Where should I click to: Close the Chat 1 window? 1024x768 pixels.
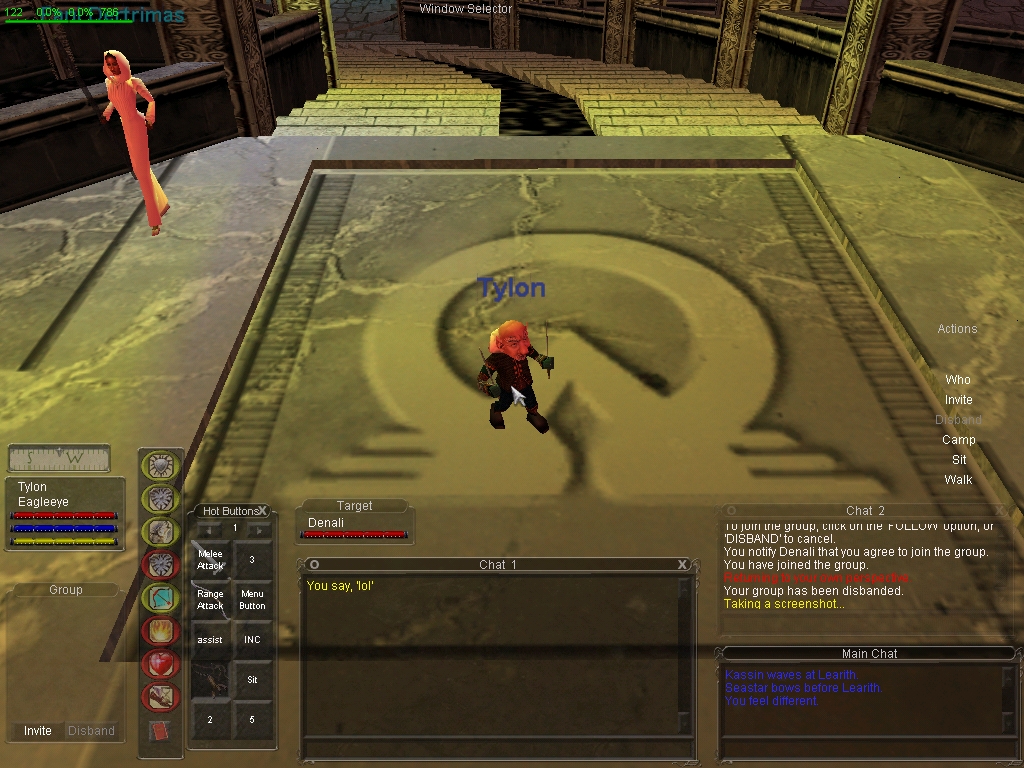683,565
